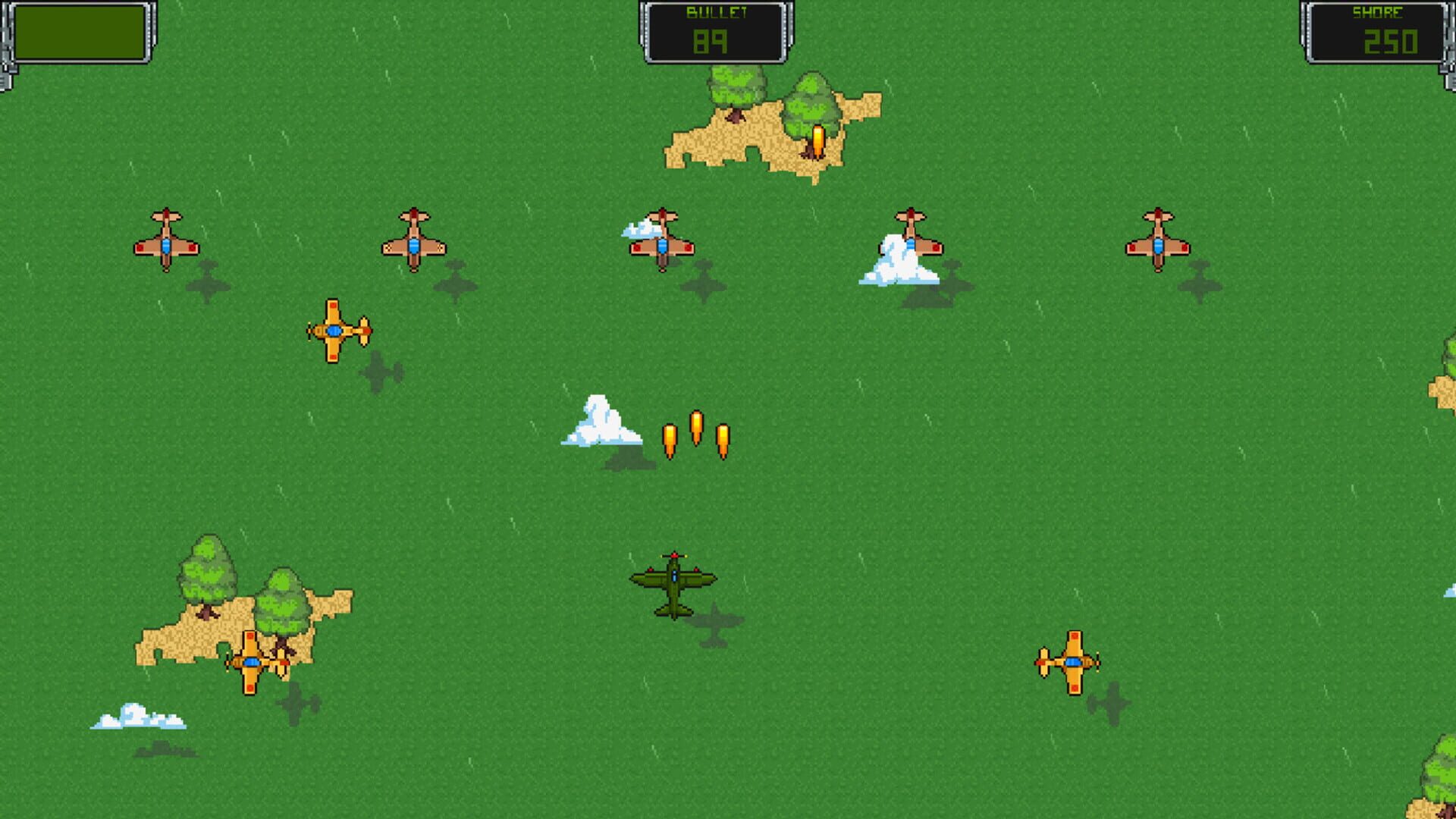1456x819 pixels.
Task: Click the small cloud in the bottom-left corner
Action: pos(136,717)
